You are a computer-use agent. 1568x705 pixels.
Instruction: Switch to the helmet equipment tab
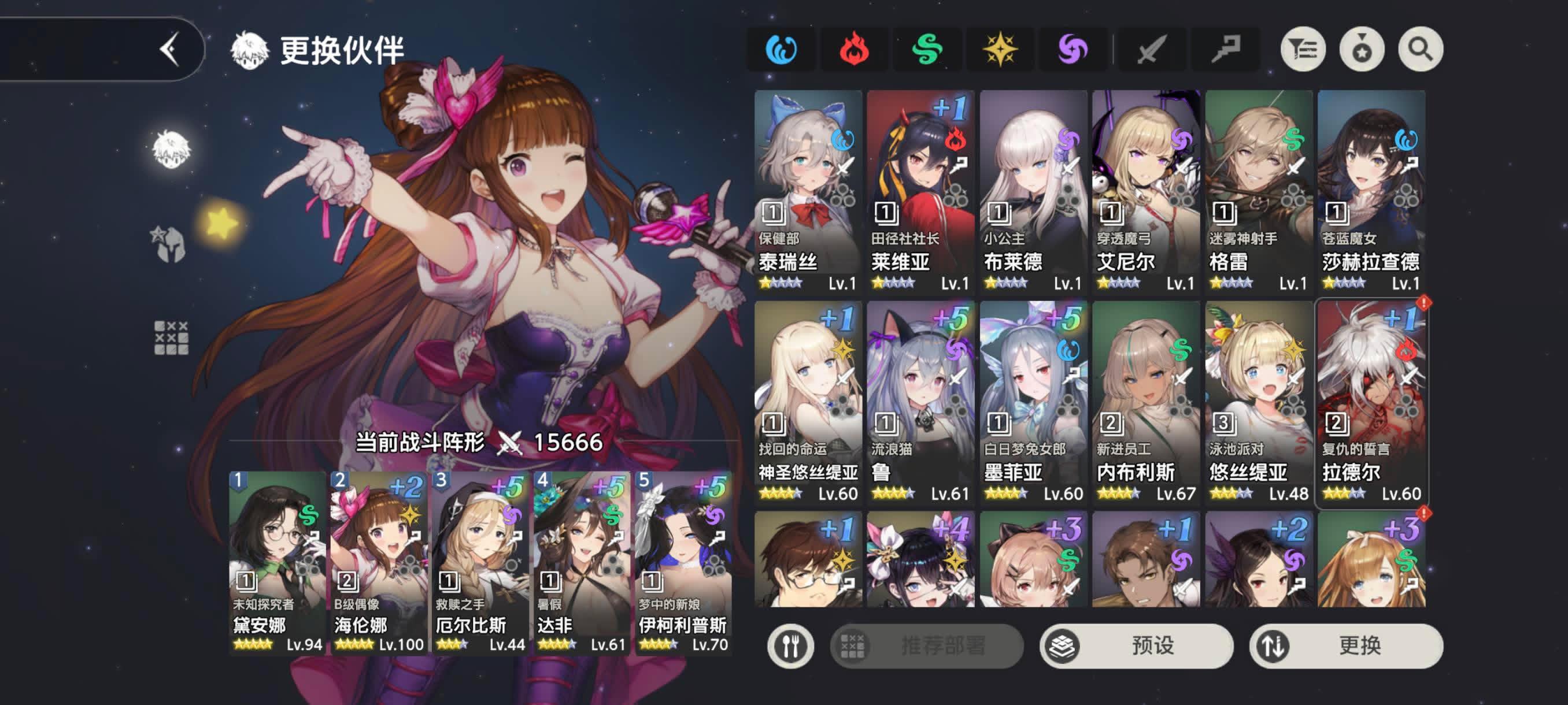[169, 244]
